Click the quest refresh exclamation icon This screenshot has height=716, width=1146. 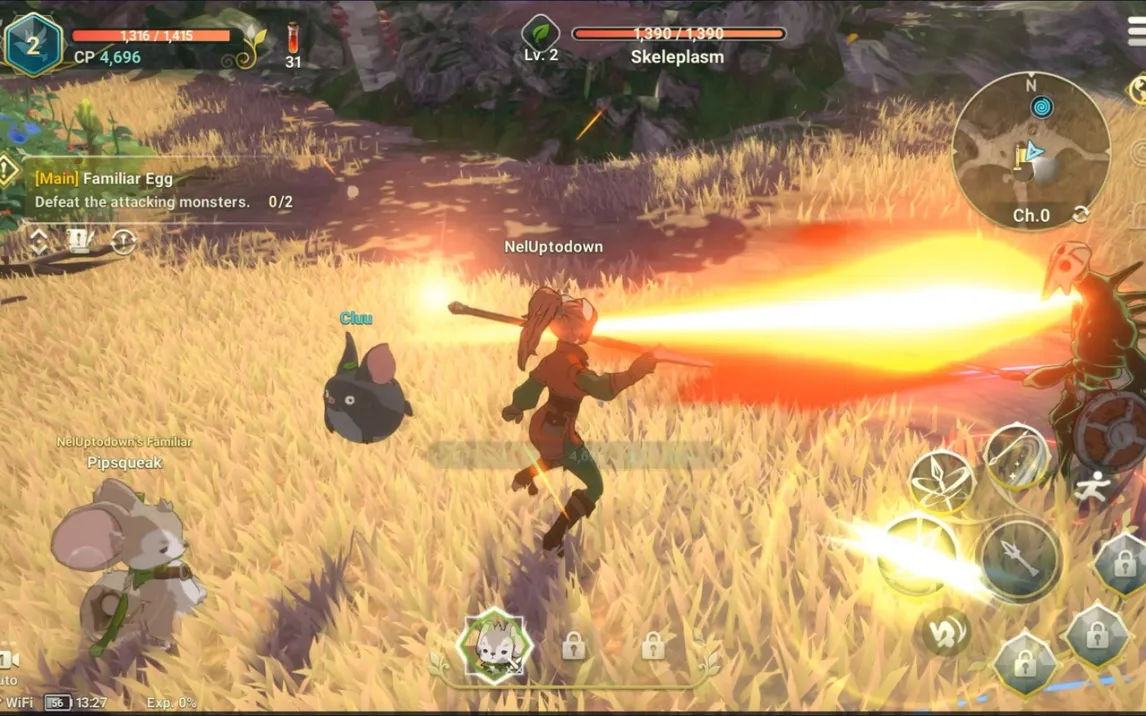pyautogui.click(x=123, y=241)
